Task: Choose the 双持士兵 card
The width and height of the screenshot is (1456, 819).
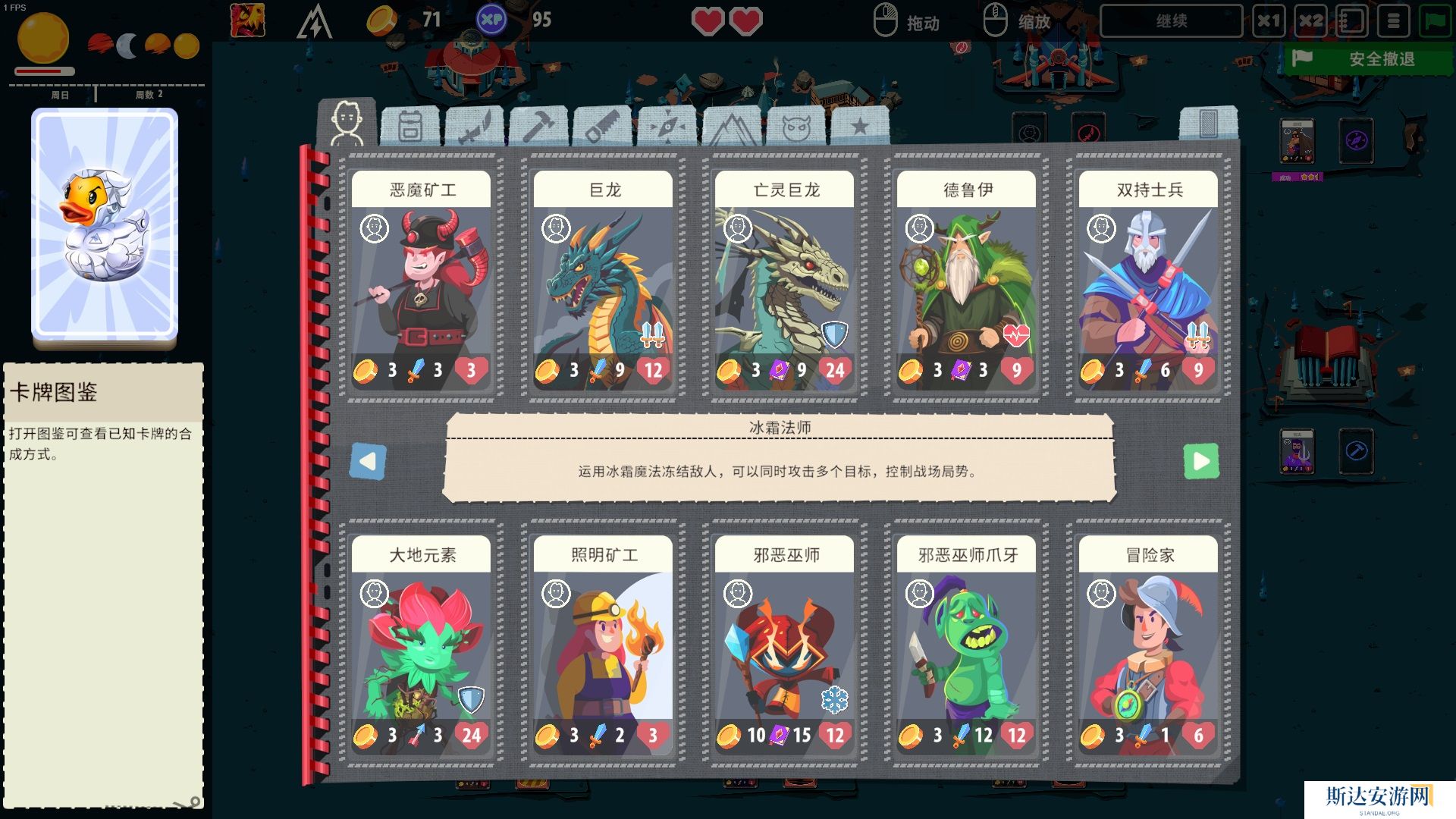Action: [x=1148, y=281]
